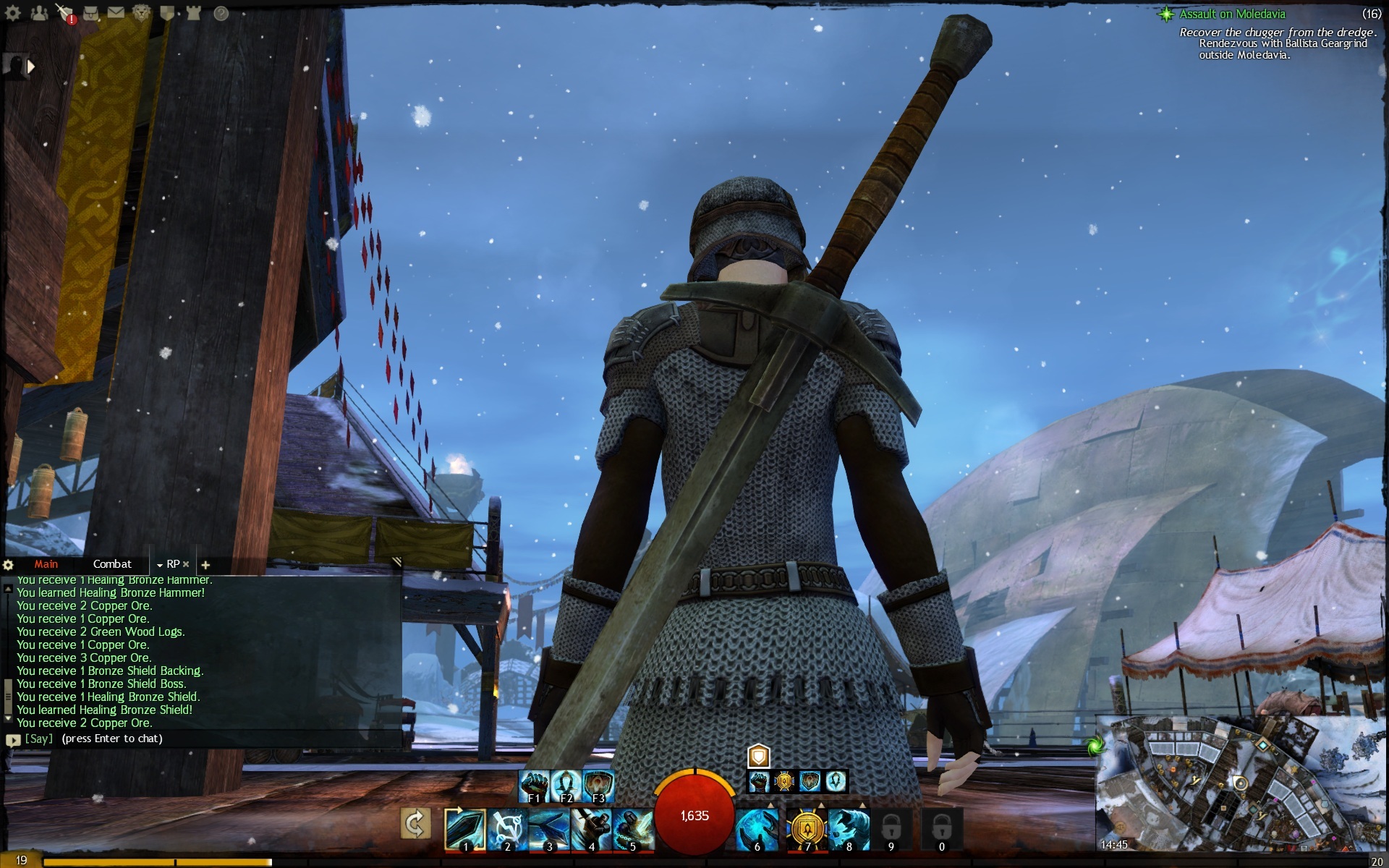This screenshot has width=1389, height=868.
Task: Open the Black Lion trading post lion icon
Action: pos(141,12)
